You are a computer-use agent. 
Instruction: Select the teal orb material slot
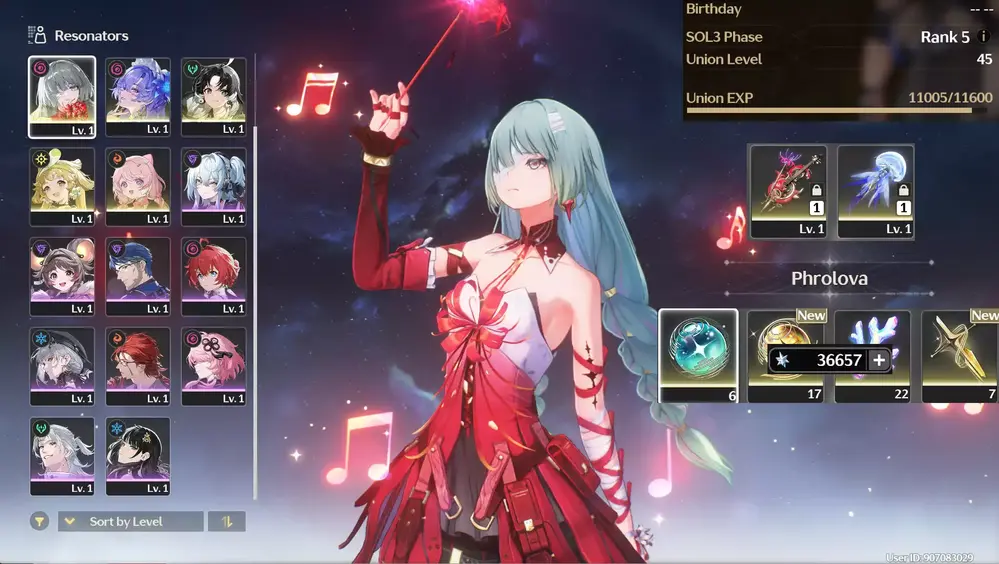click(x=698, y=354)
